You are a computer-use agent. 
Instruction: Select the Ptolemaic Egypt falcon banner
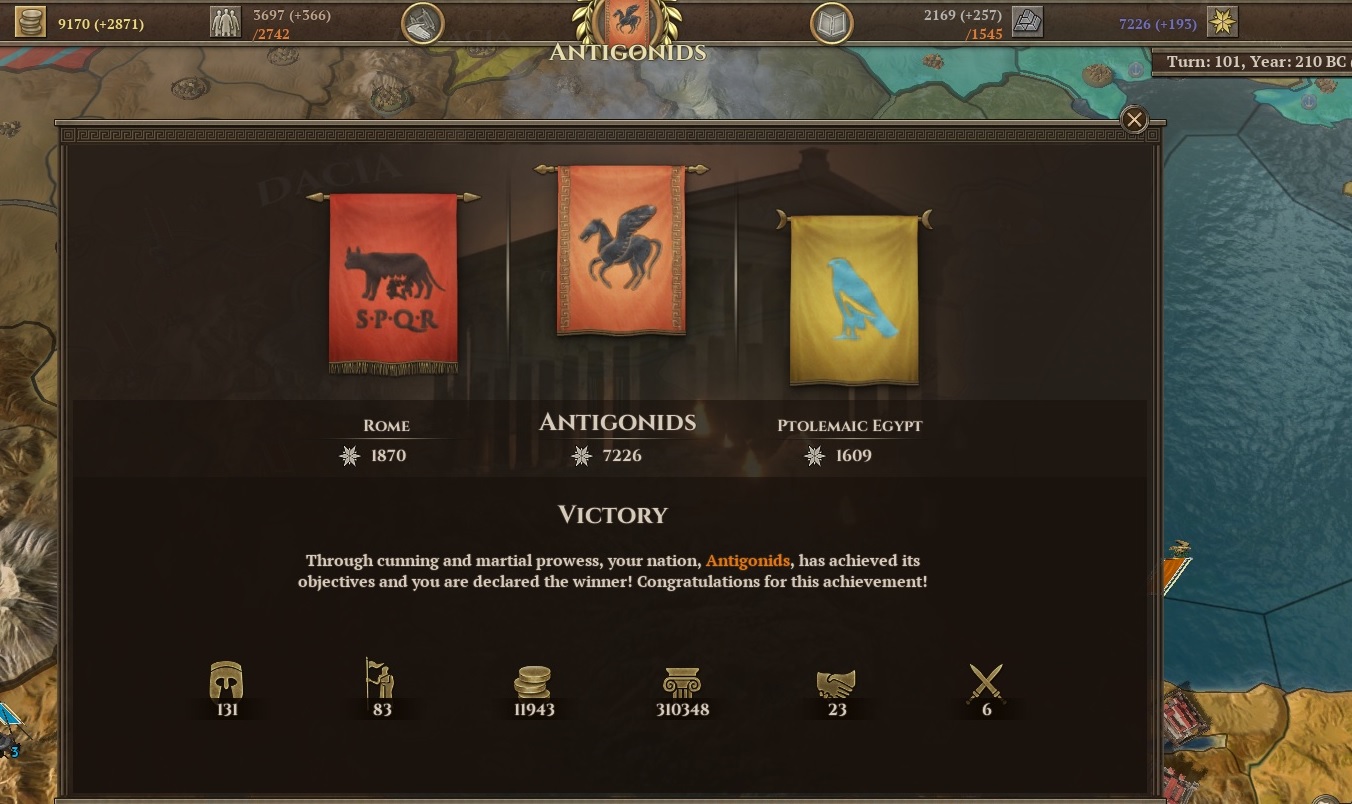(853, 295)
